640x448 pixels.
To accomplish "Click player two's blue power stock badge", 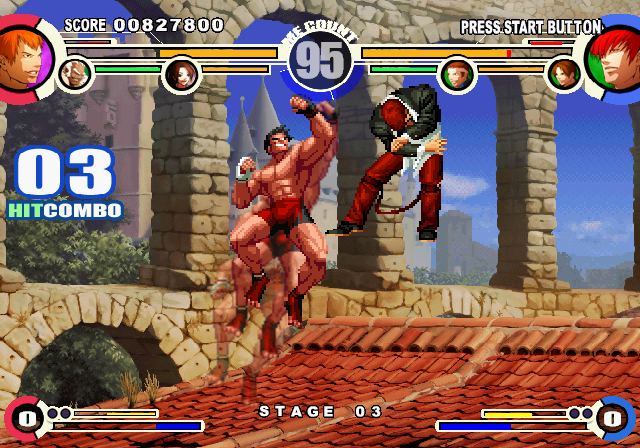I will [x=612, y=416].
